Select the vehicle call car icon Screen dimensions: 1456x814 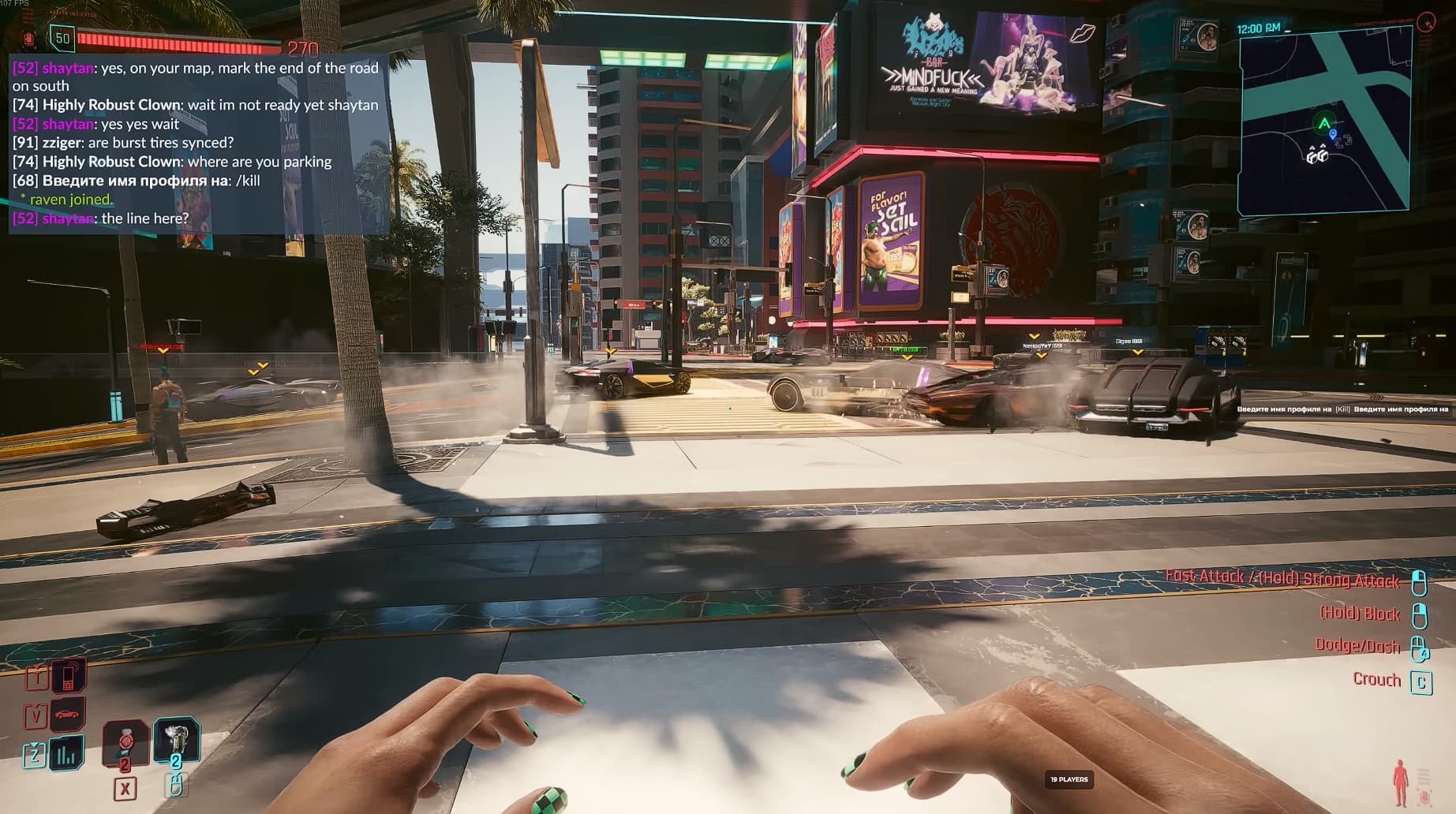coord(68,715)
